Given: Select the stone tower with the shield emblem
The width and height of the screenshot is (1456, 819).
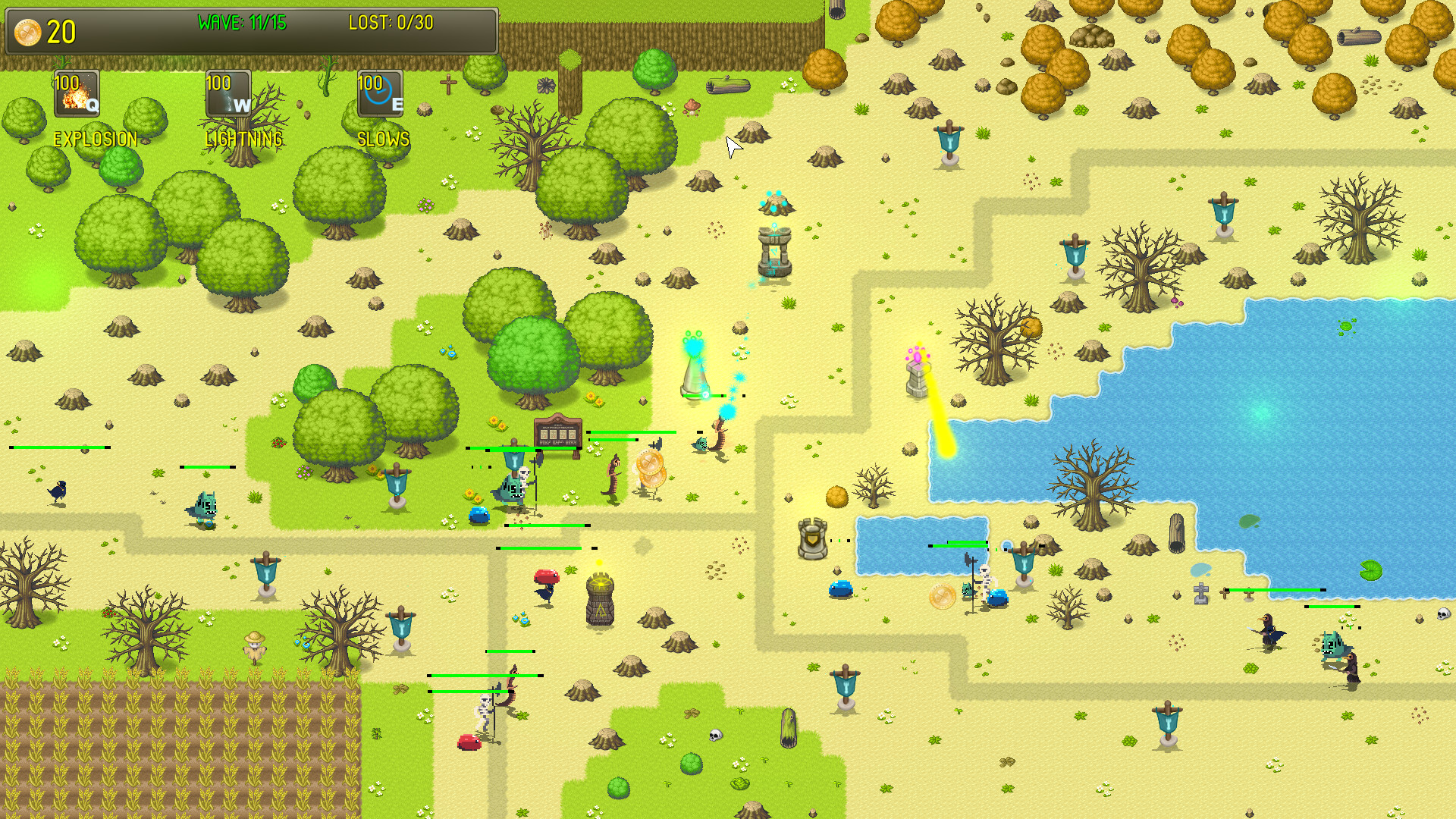Looking at the screenshot, I should point(811,538).
